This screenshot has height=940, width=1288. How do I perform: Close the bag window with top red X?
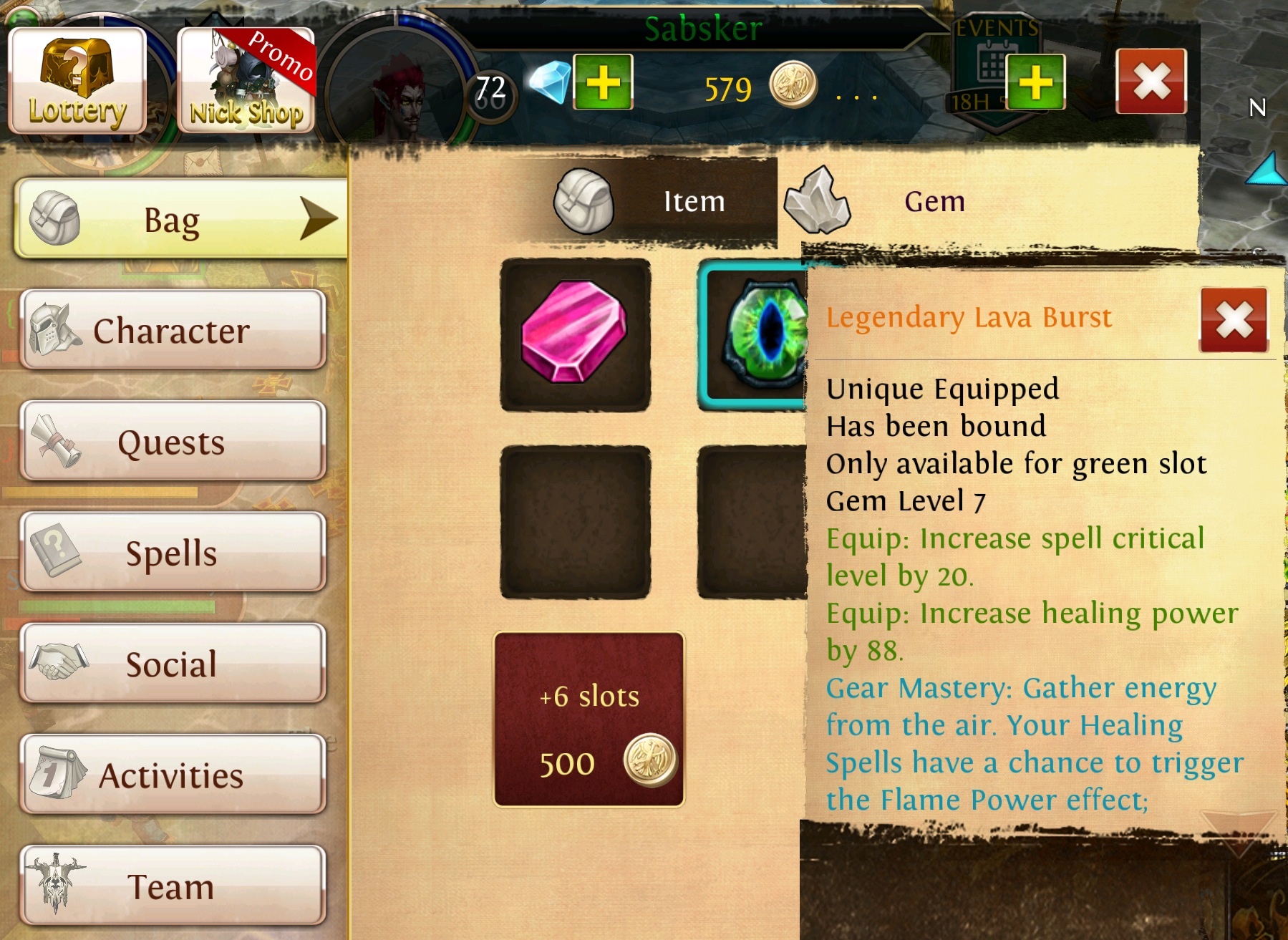click(1151, 81)
